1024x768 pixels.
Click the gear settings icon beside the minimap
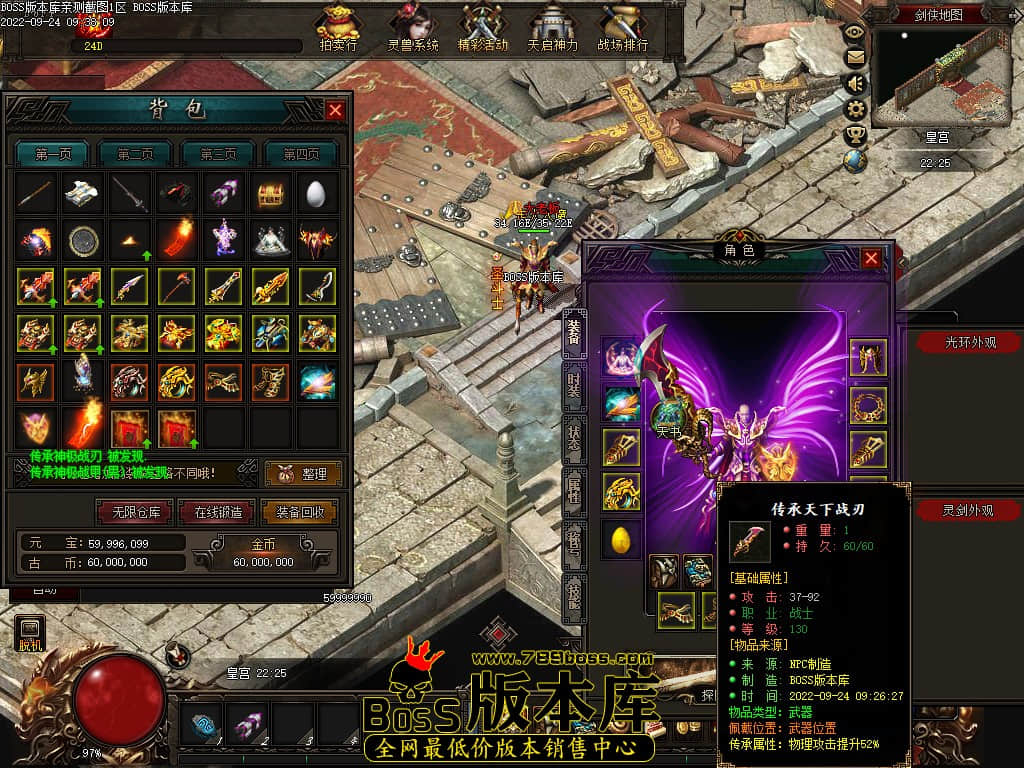coord(855,108)
